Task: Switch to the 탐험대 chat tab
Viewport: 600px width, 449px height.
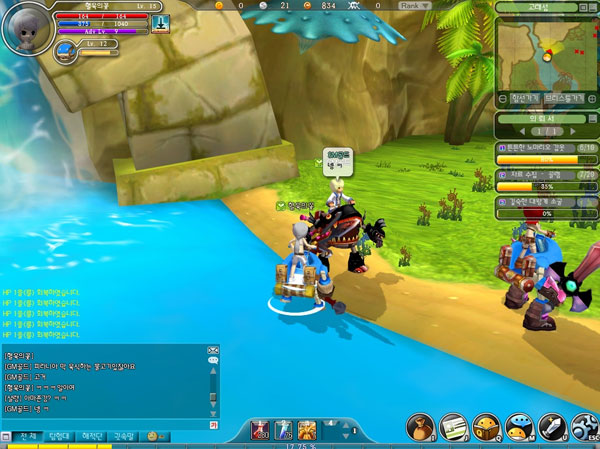Action: coord(60,437)
